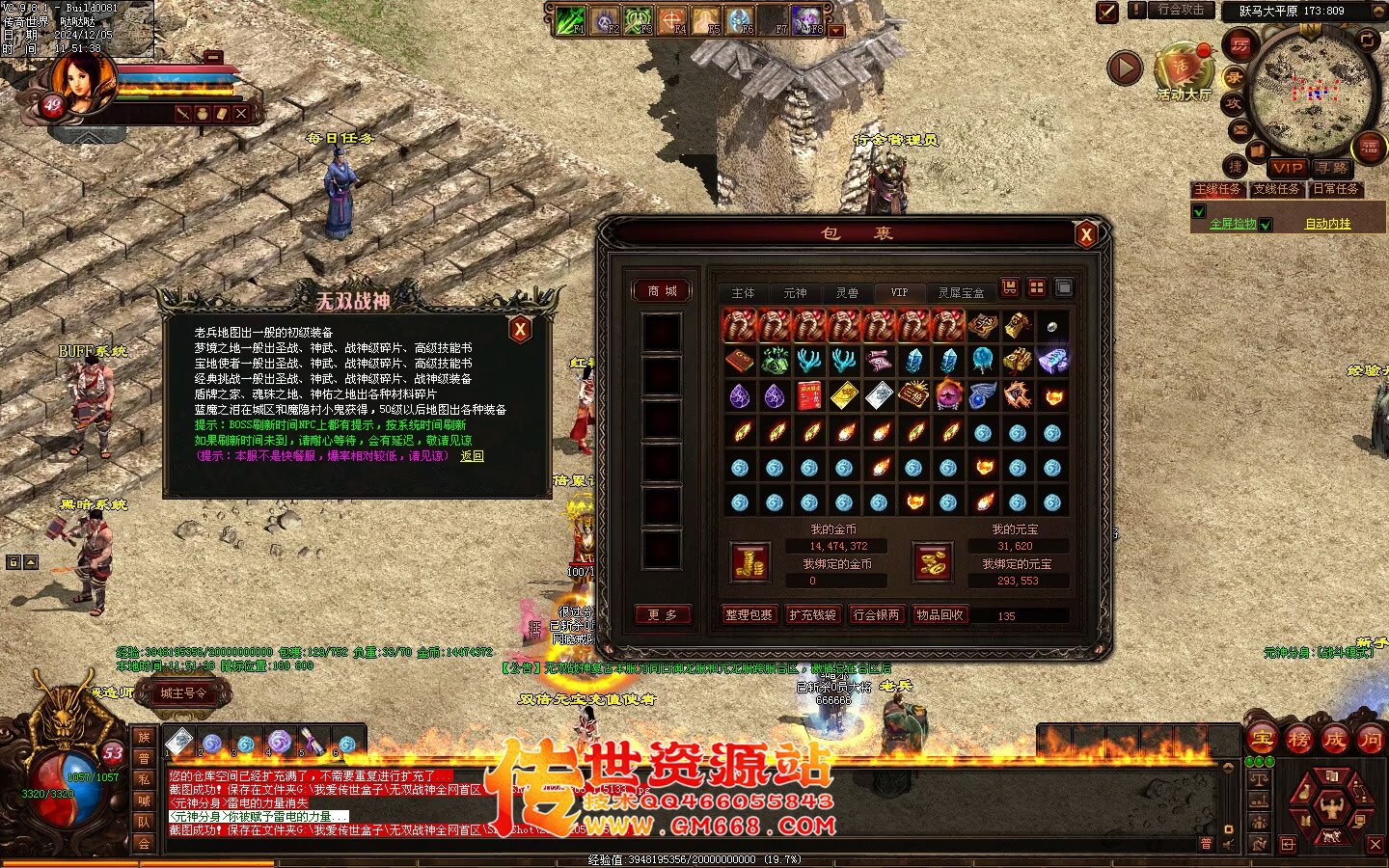Open 物品回收 item recycling
This screenshot has height=868, width=1389.
tap(940, 614)
